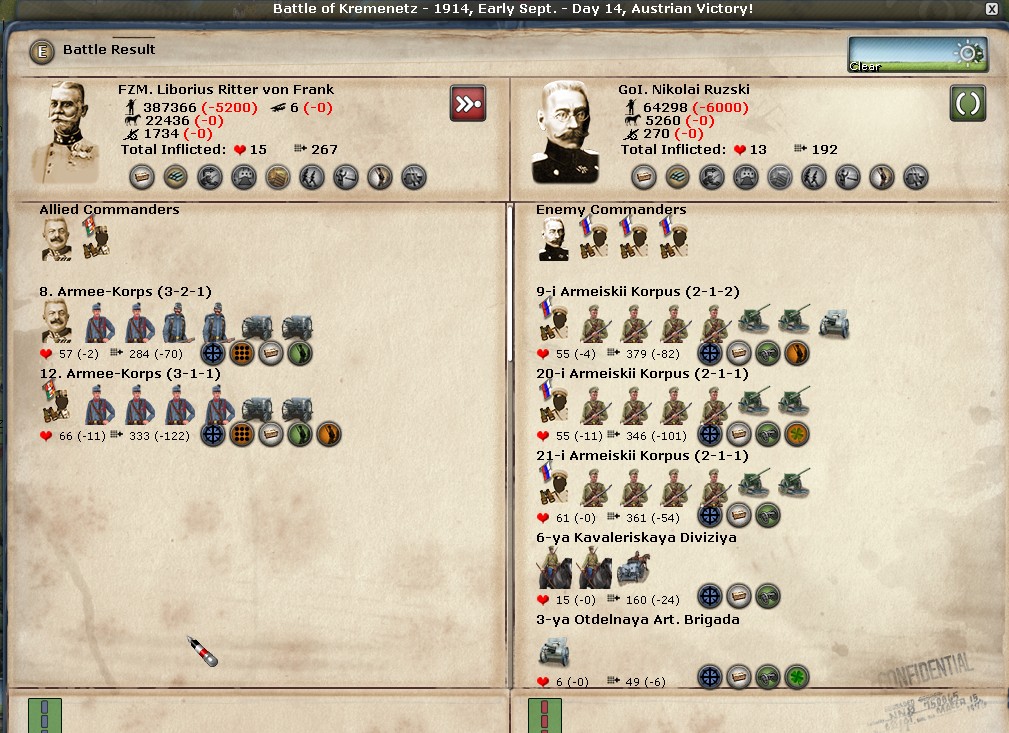The height and width of the screenshot is (733, 1009).
Task: Close the battle result window
Action: click(991, 9)
